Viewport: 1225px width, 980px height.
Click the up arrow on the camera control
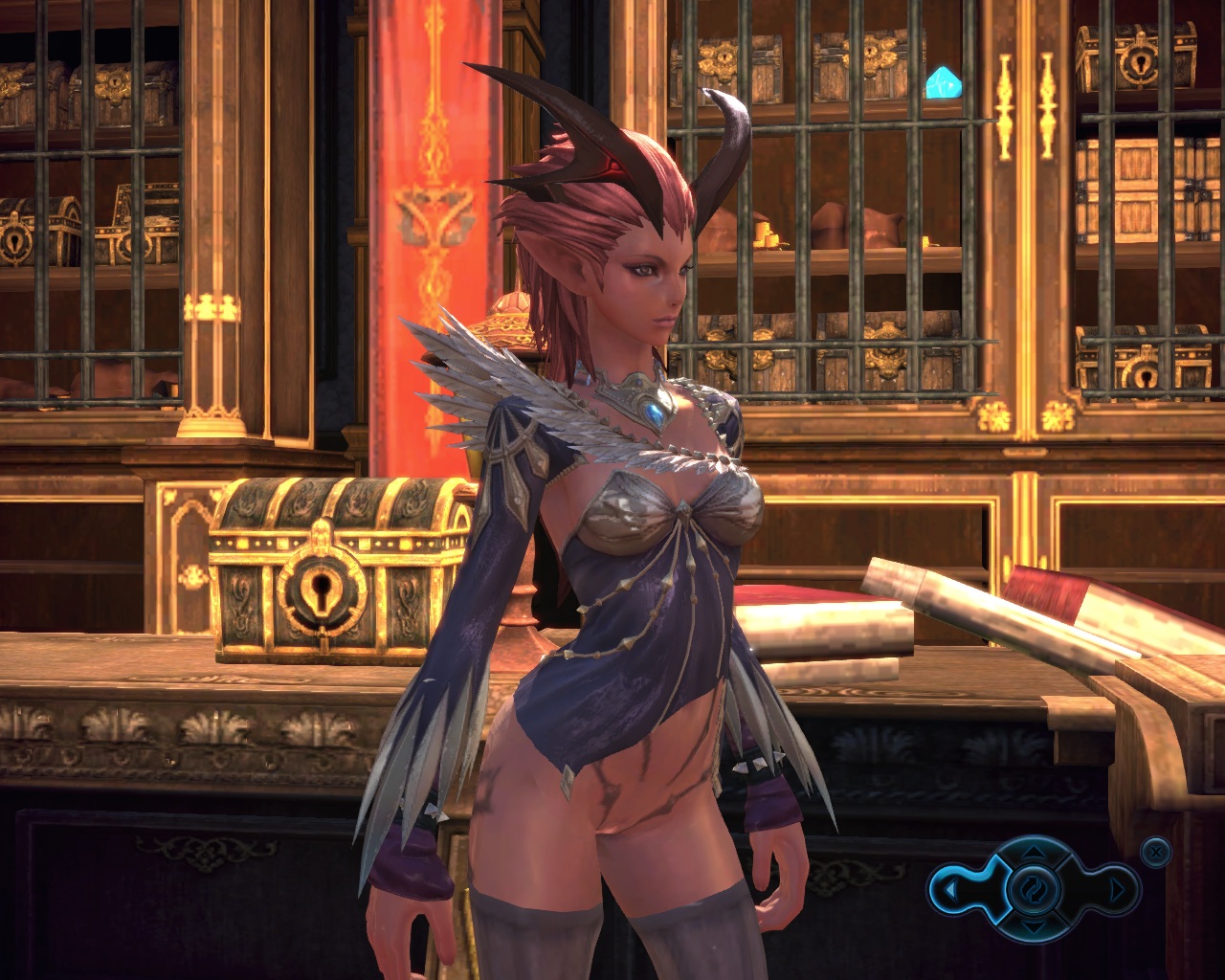point(1033,851)
